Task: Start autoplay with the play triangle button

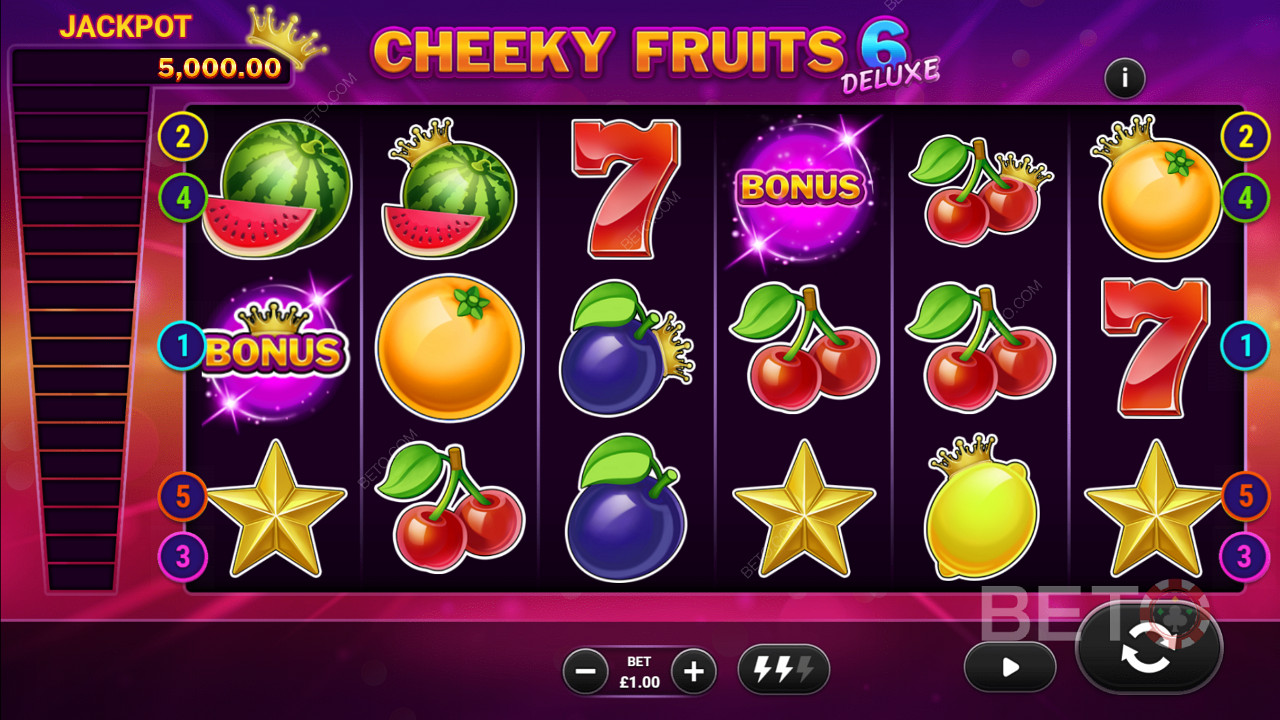Action: 1010,667
